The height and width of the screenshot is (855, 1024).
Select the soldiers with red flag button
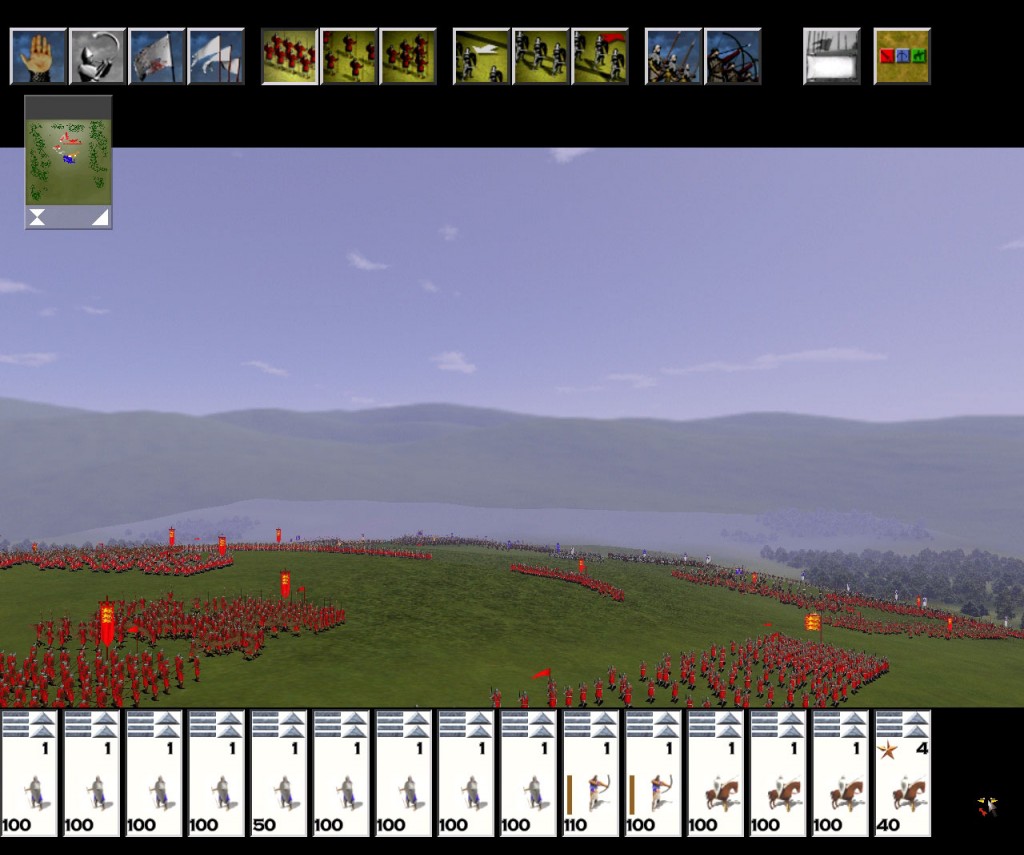(600, 56)
